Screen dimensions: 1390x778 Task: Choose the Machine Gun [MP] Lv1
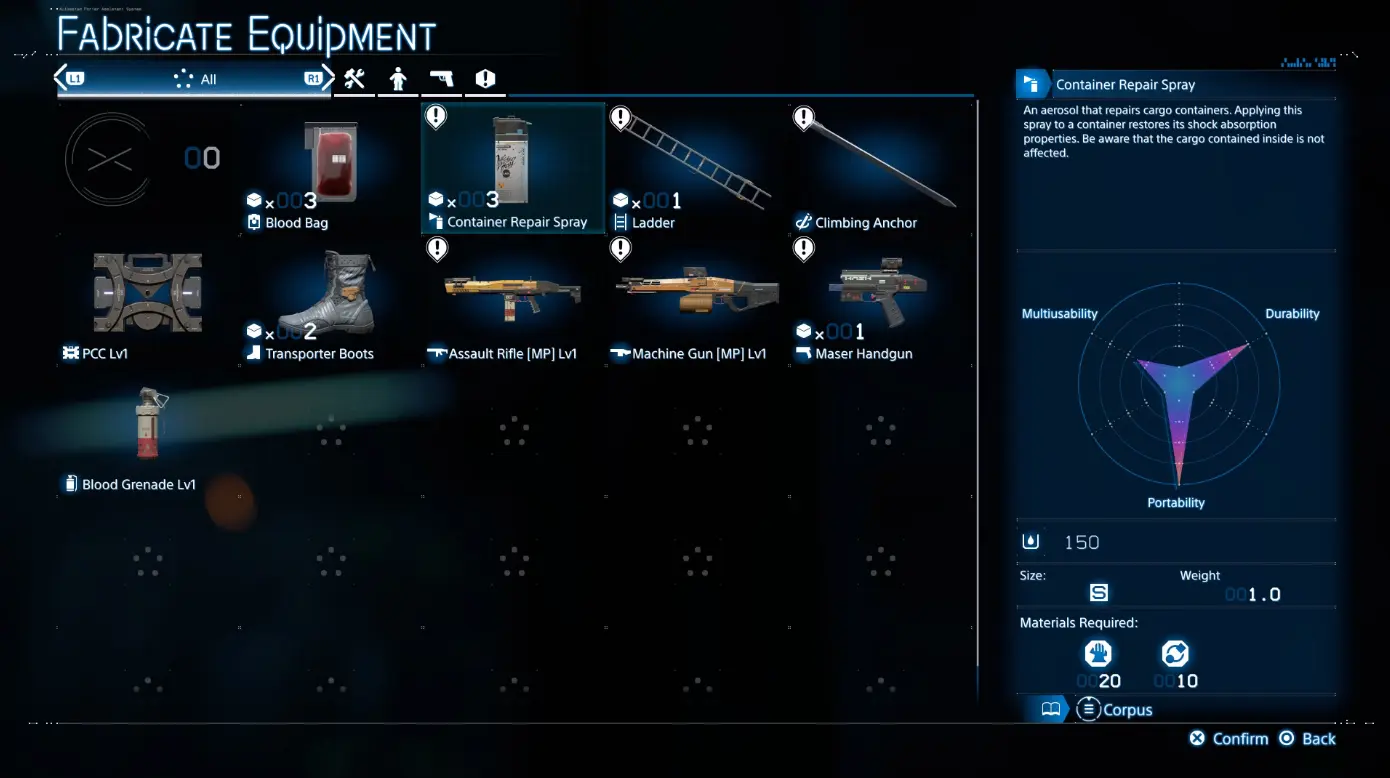click(x=697, y=299)
